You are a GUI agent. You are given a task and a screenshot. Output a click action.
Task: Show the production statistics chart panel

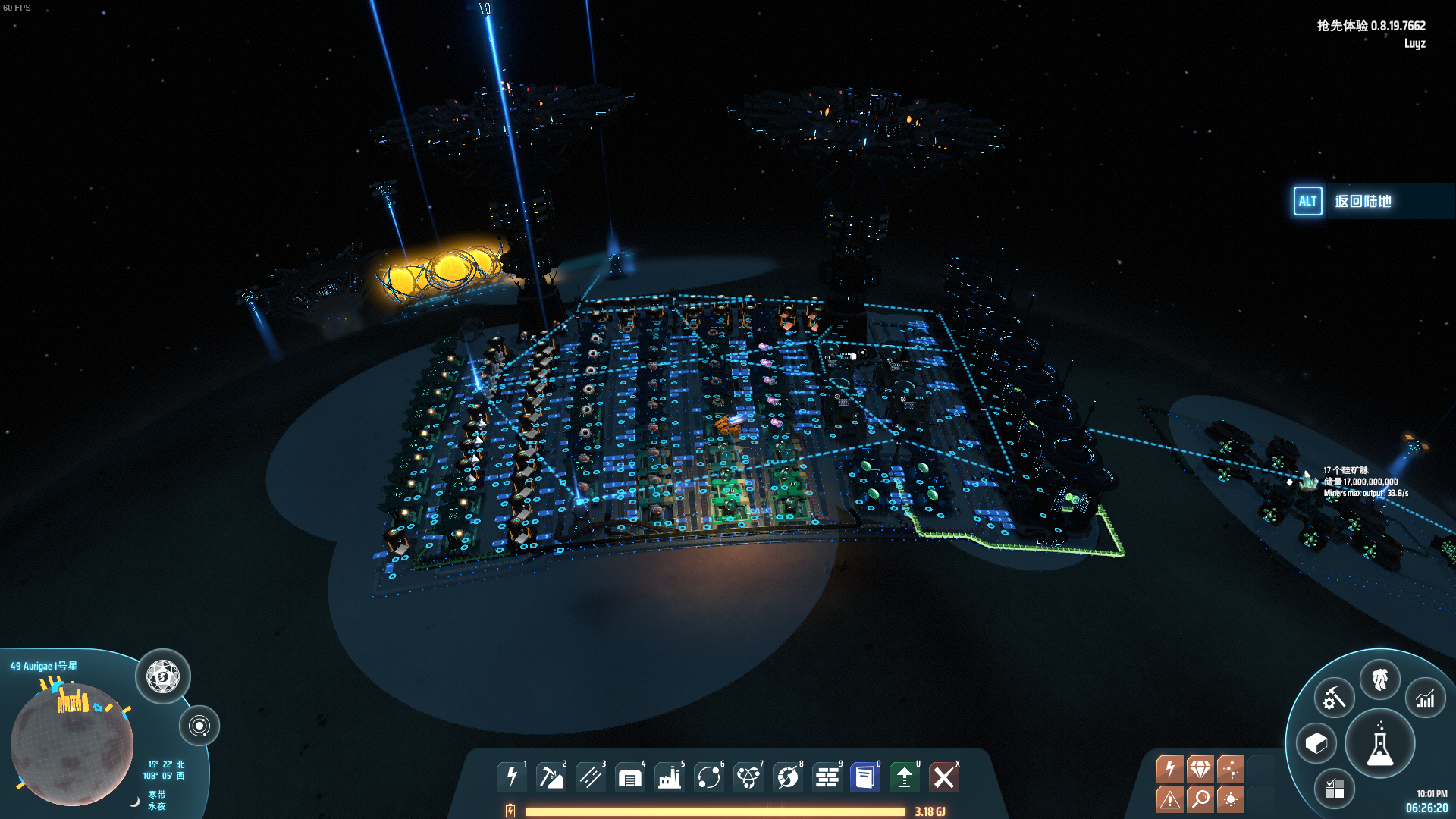point(1425,698)
